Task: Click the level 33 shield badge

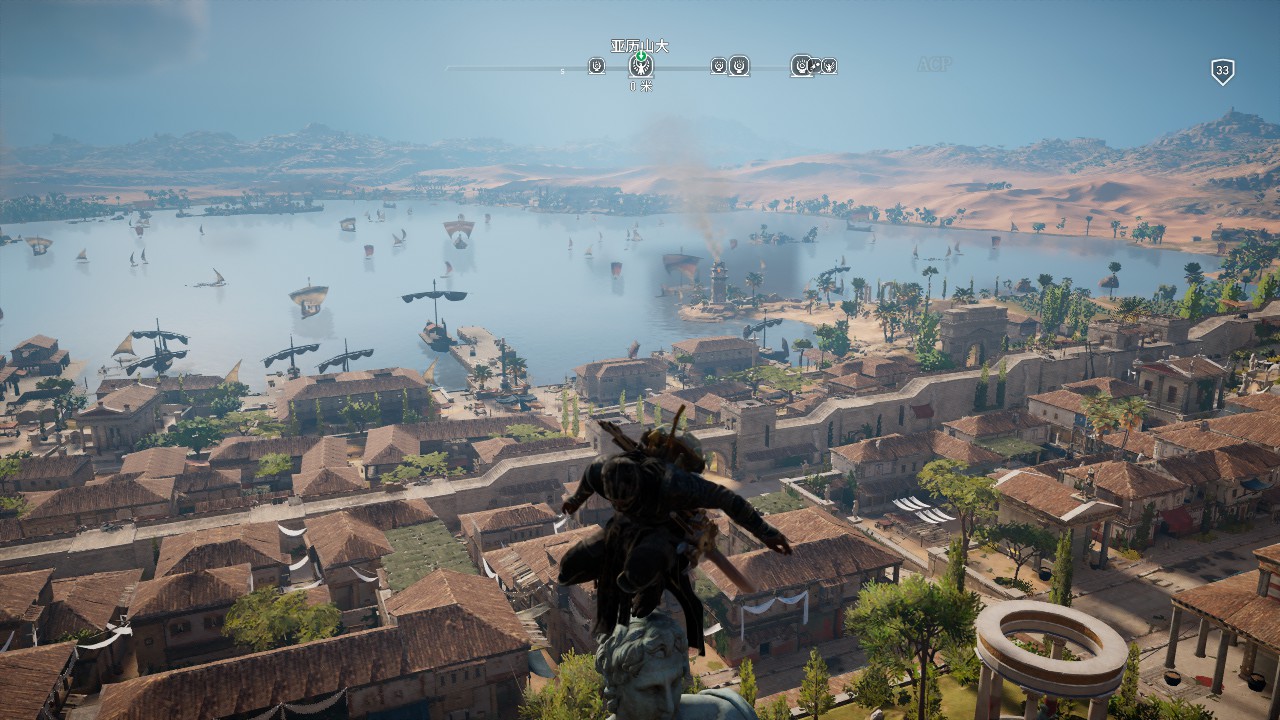Action: 1222,71
